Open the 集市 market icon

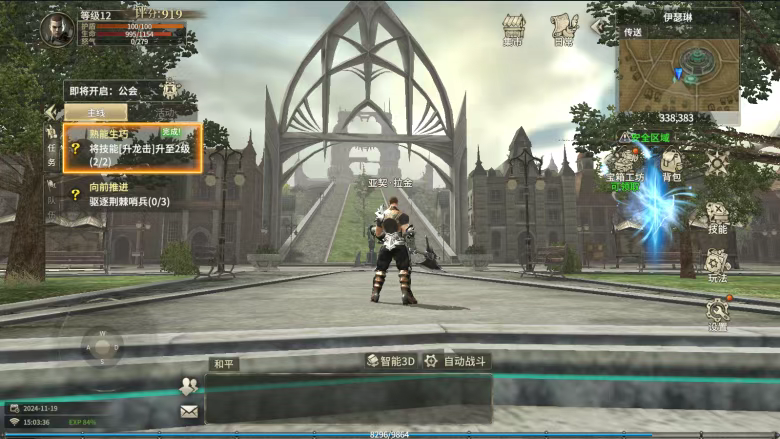click(x=514, y=29)
